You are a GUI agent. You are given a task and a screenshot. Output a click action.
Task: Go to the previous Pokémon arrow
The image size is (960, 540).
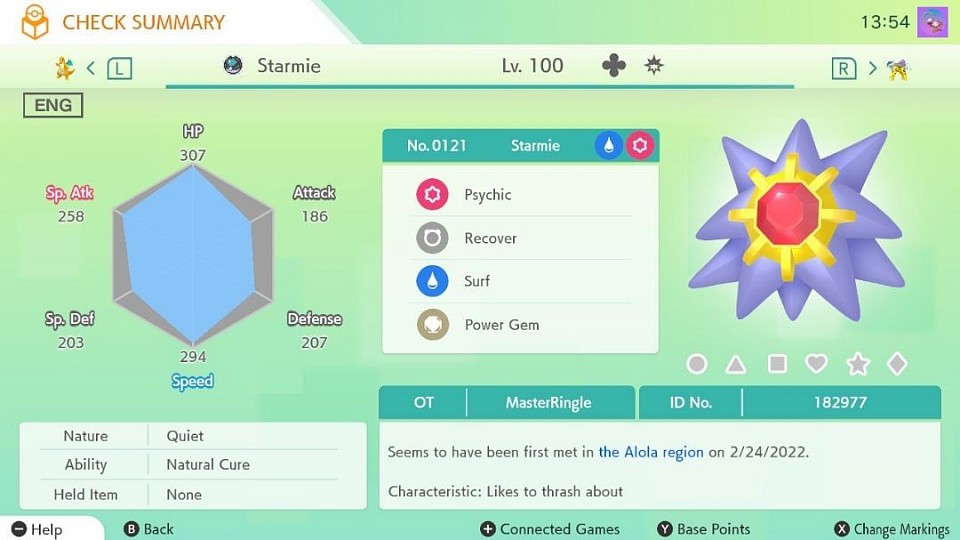(x=91, y=68)
